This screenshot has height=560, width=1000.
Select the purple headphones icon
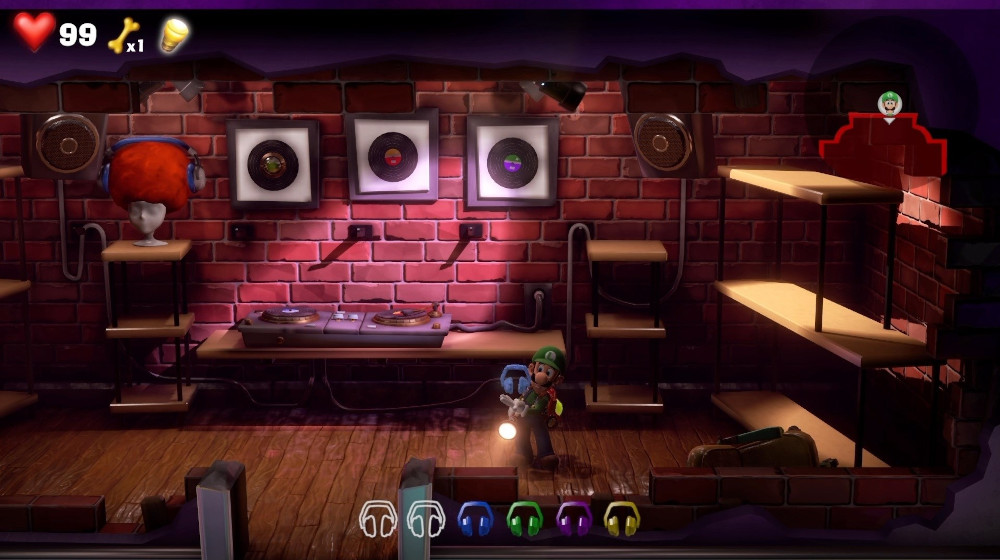point(574,518)
